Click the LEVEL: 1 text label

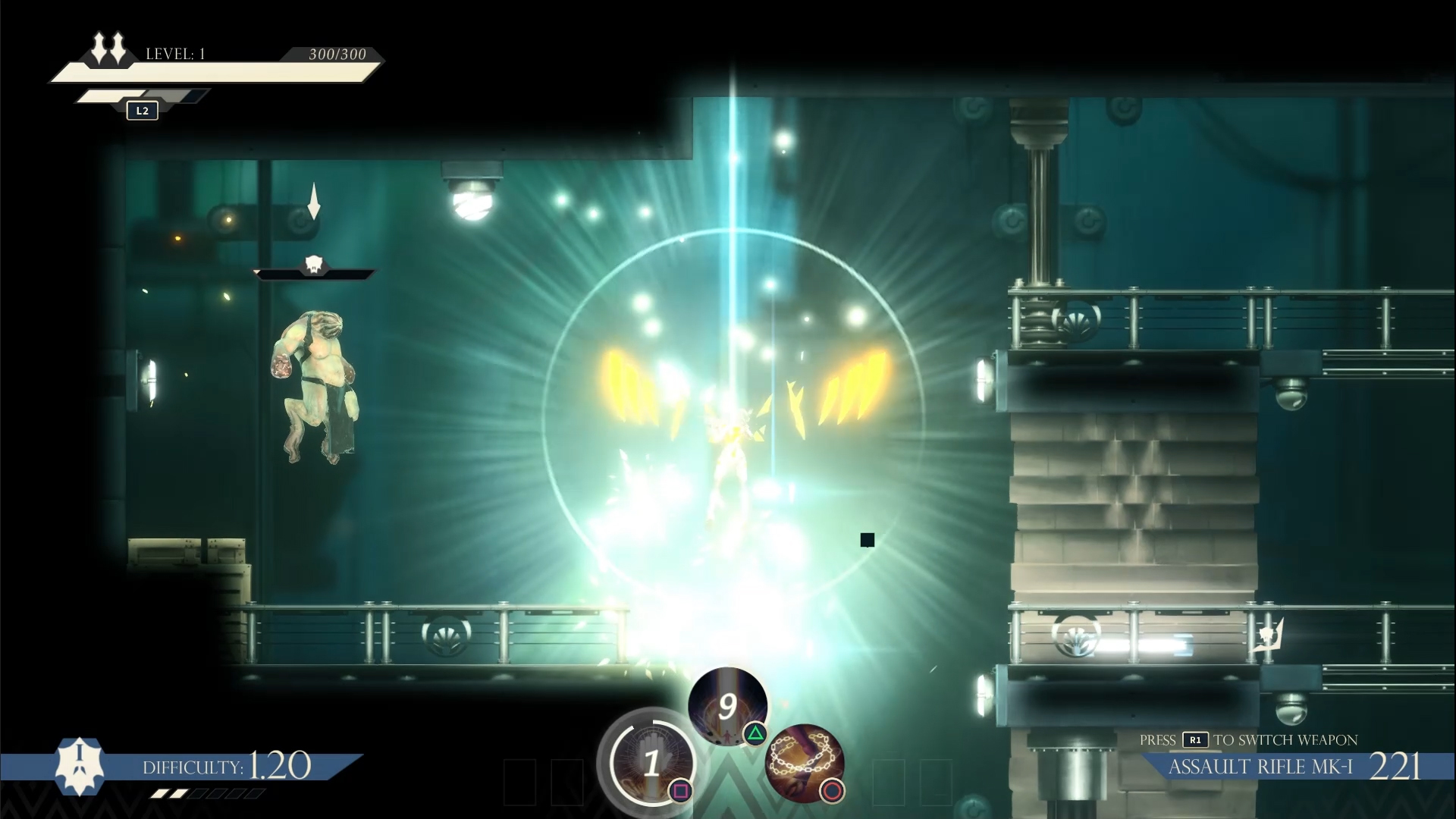click(176, 54)
